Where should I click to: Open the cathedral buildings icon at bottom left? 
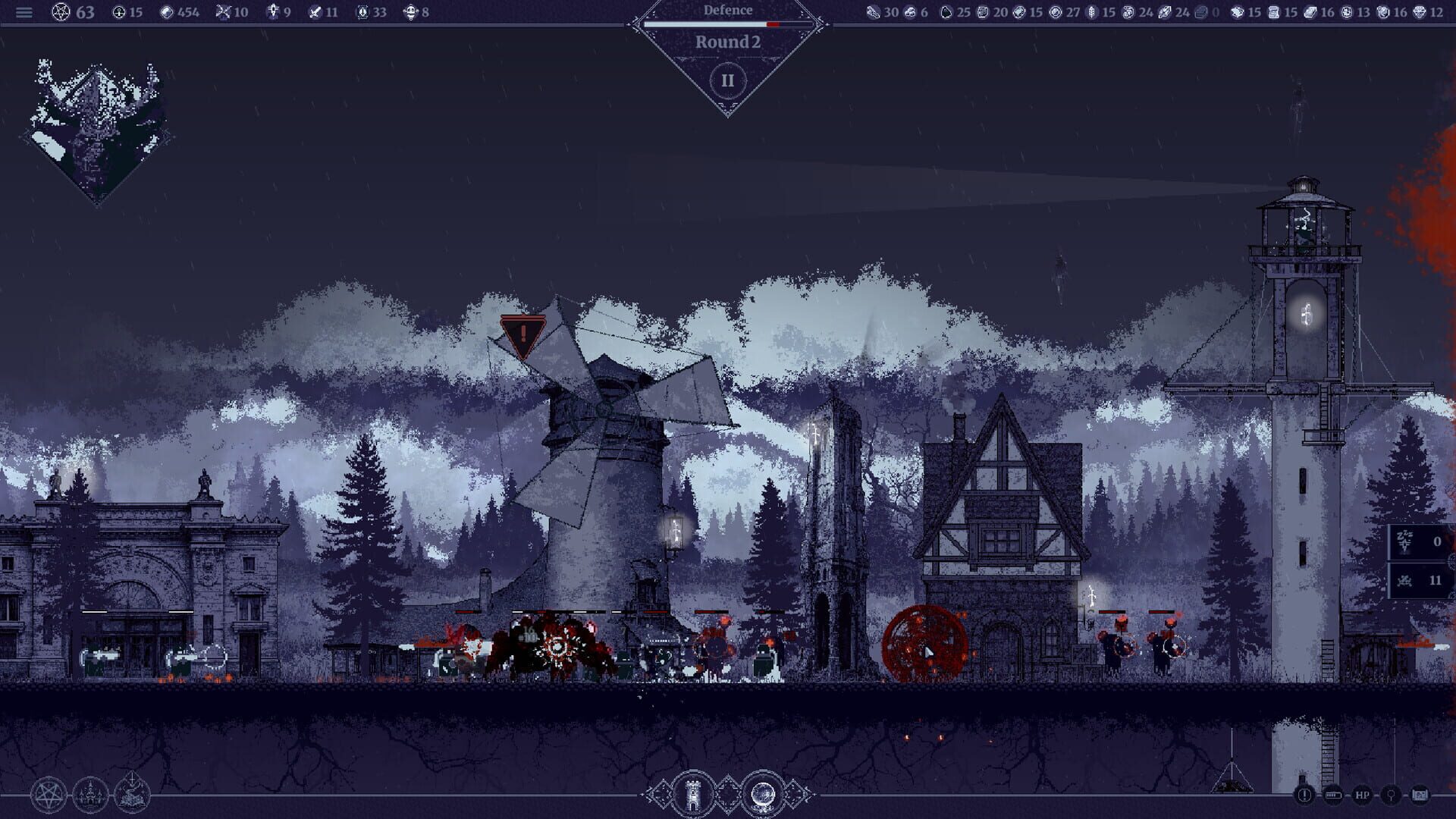click(89, 794)
